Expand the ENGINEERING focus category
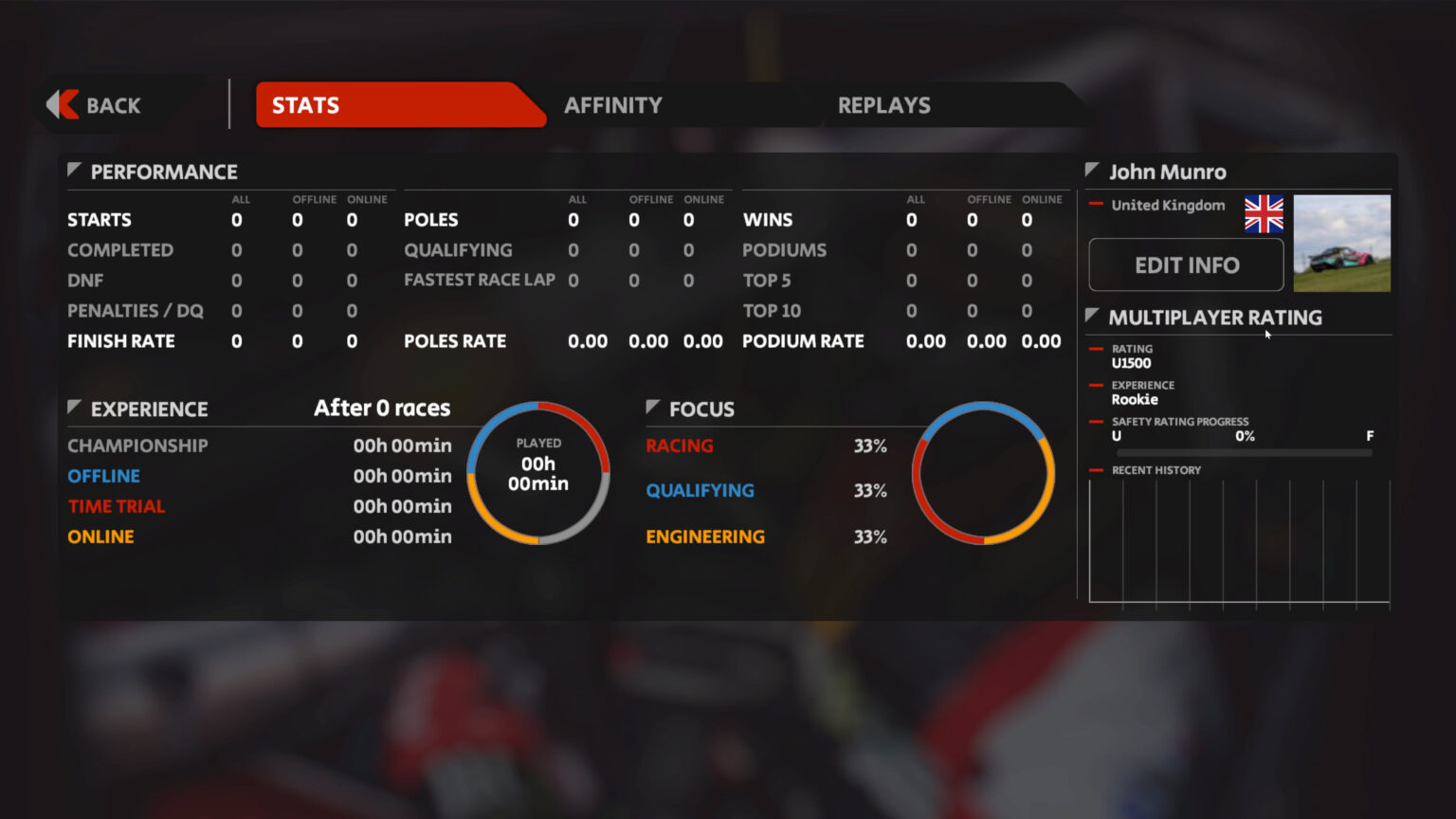1456x819 pixels. pos(705,537)
